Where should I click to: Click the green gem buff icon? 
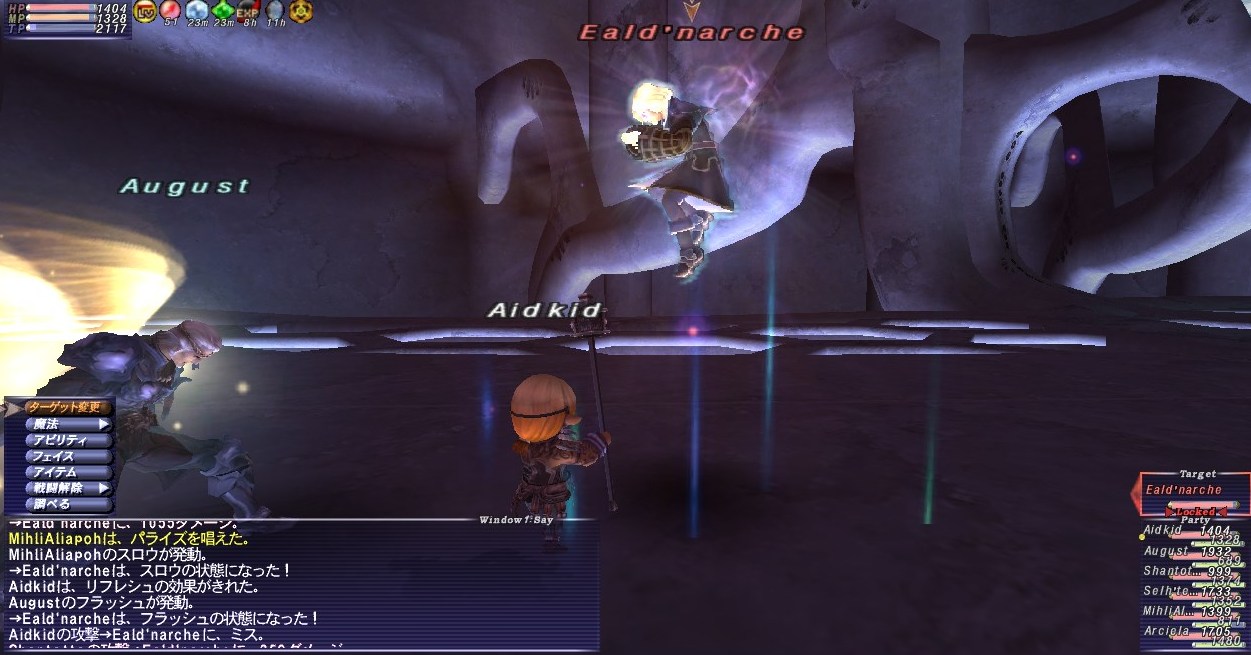tap(222, 11)
